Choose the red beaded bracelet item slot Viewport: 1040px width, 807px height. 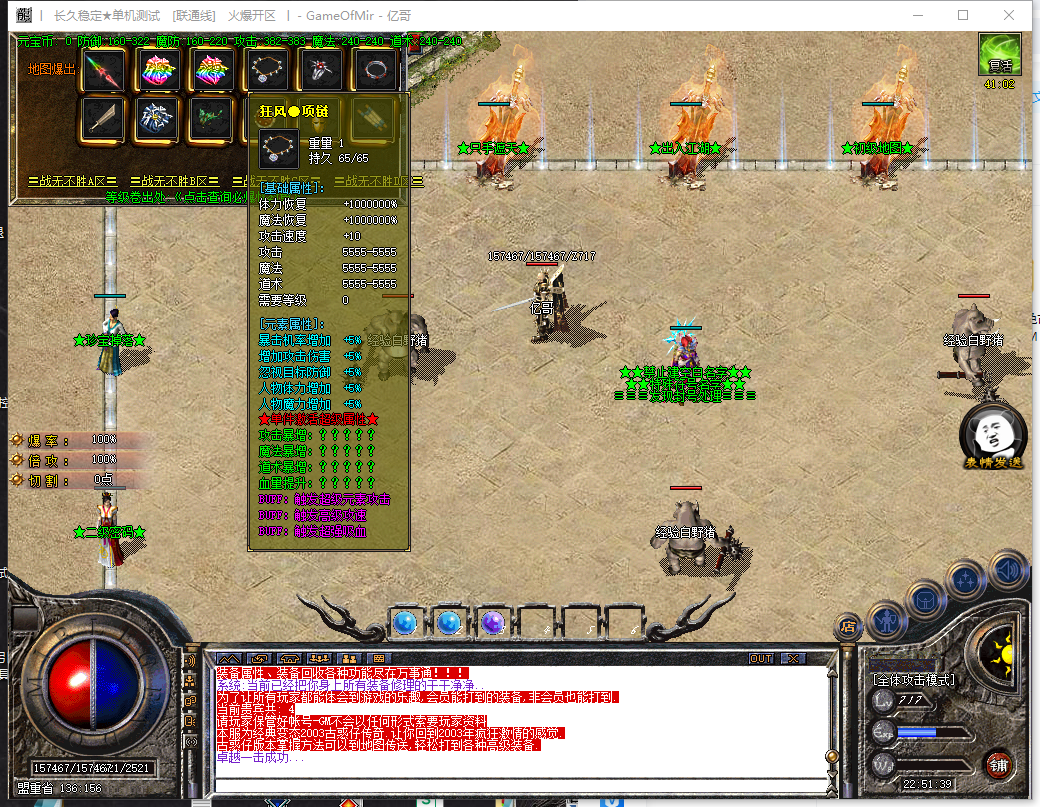[x=378, y=69]
